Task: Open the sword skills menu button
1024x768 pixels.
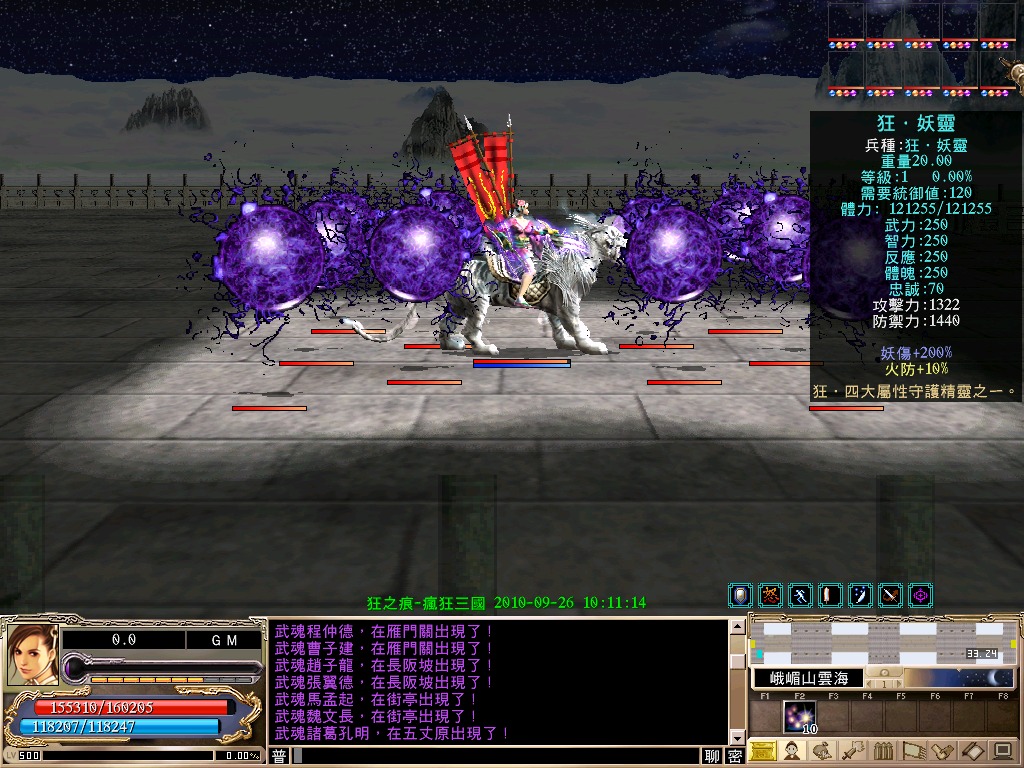Action: (x=853, y=751)
